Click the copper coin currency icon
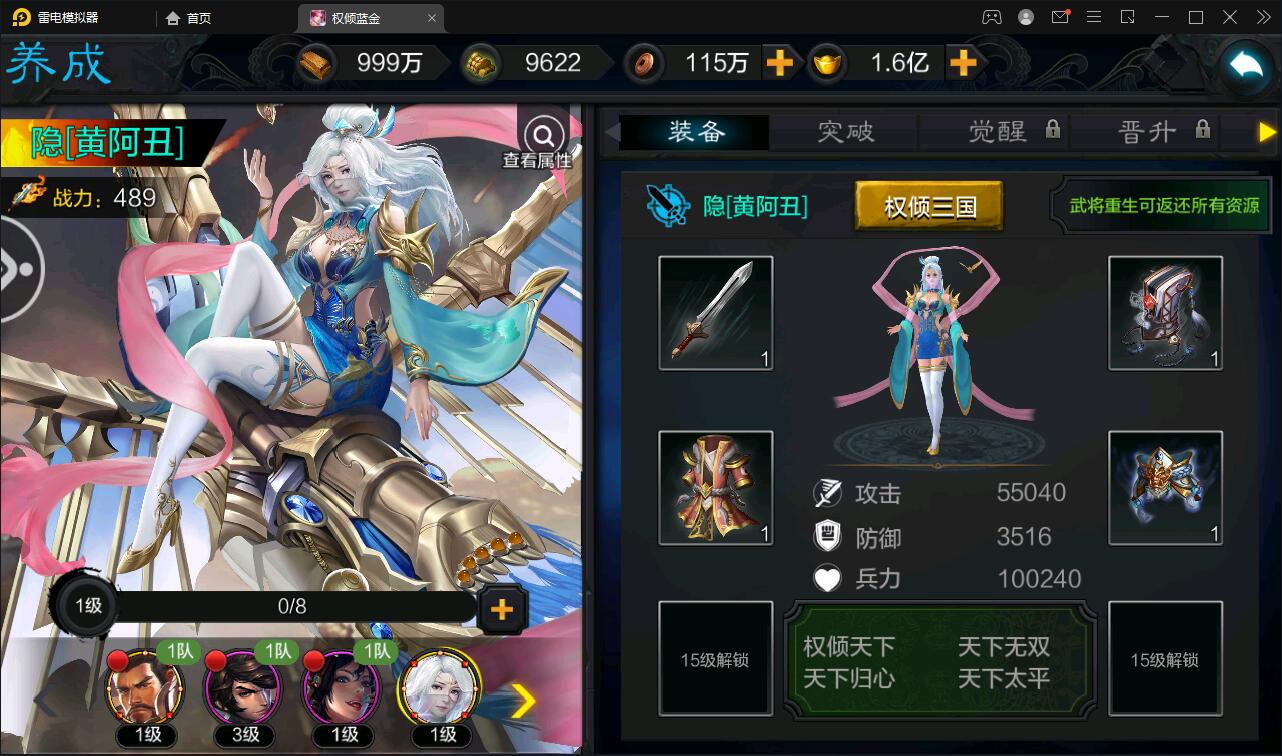The height and width of the screenshot is (756, 1282). (644, 62)
